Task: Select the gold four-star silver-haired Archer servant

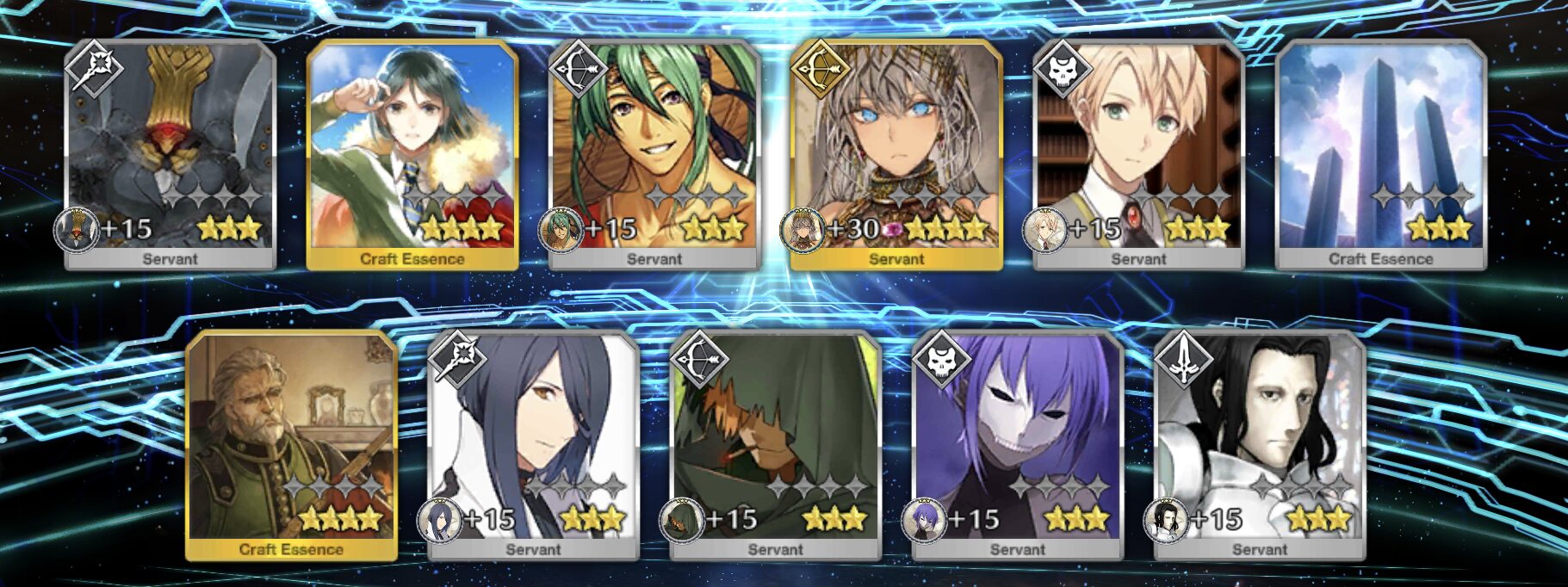Action: [x=896, y=153]
